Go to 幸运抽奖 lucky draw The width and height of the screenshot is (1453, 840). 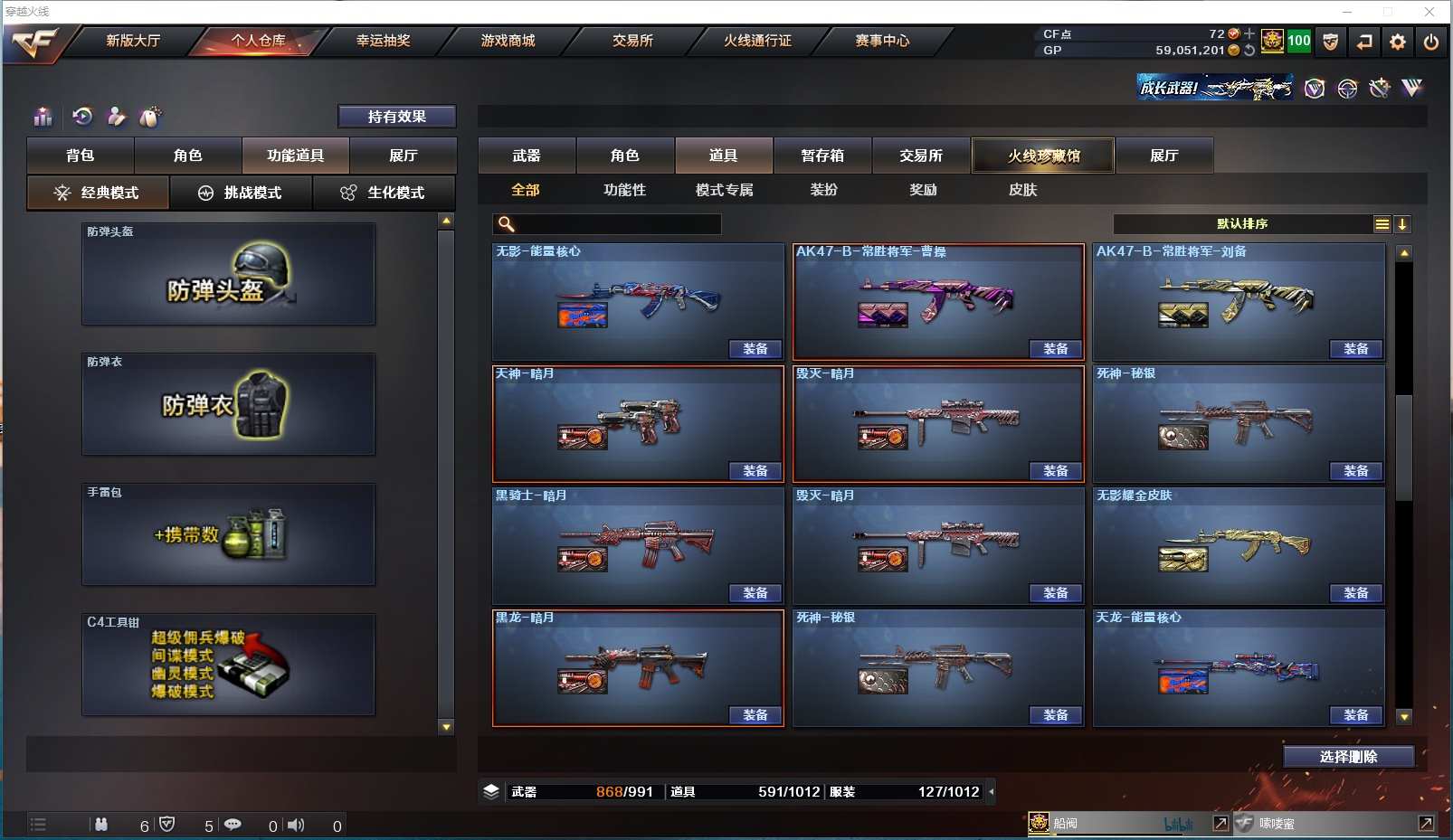tap(383, 41)
